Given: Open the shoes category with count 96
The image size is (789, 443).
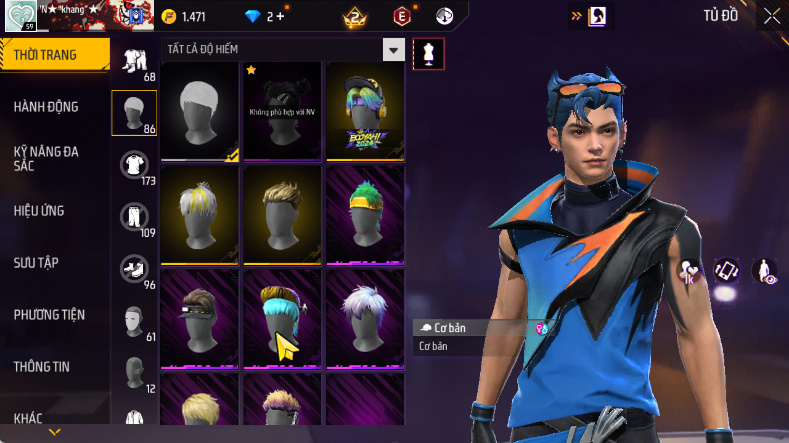Looking at the screenshot, I should pyautogui.click(x=134, y=270).
